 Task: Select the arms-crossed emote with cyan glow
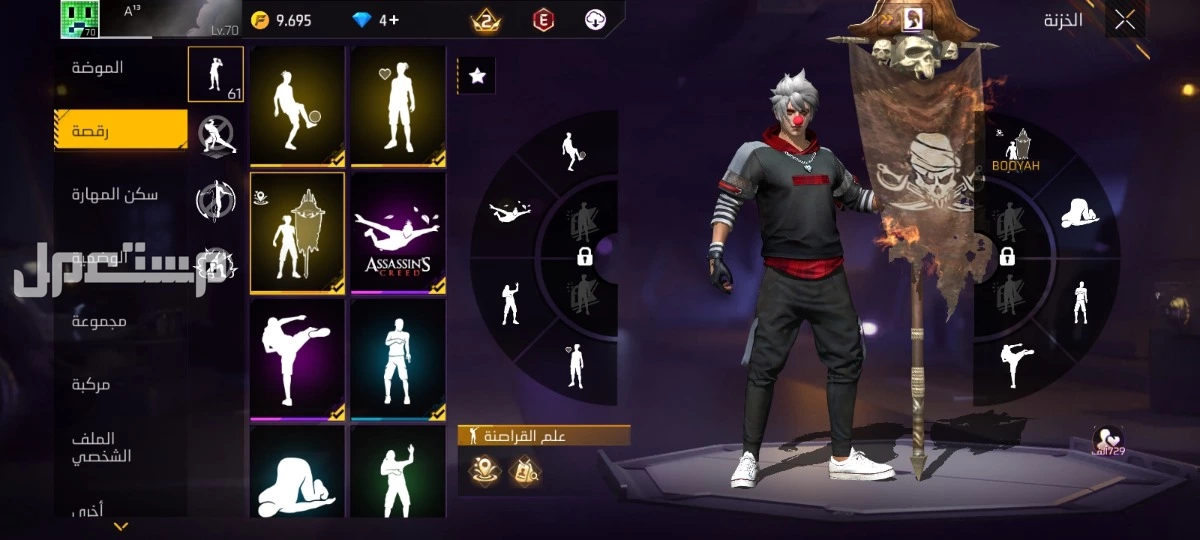point(397,358)
